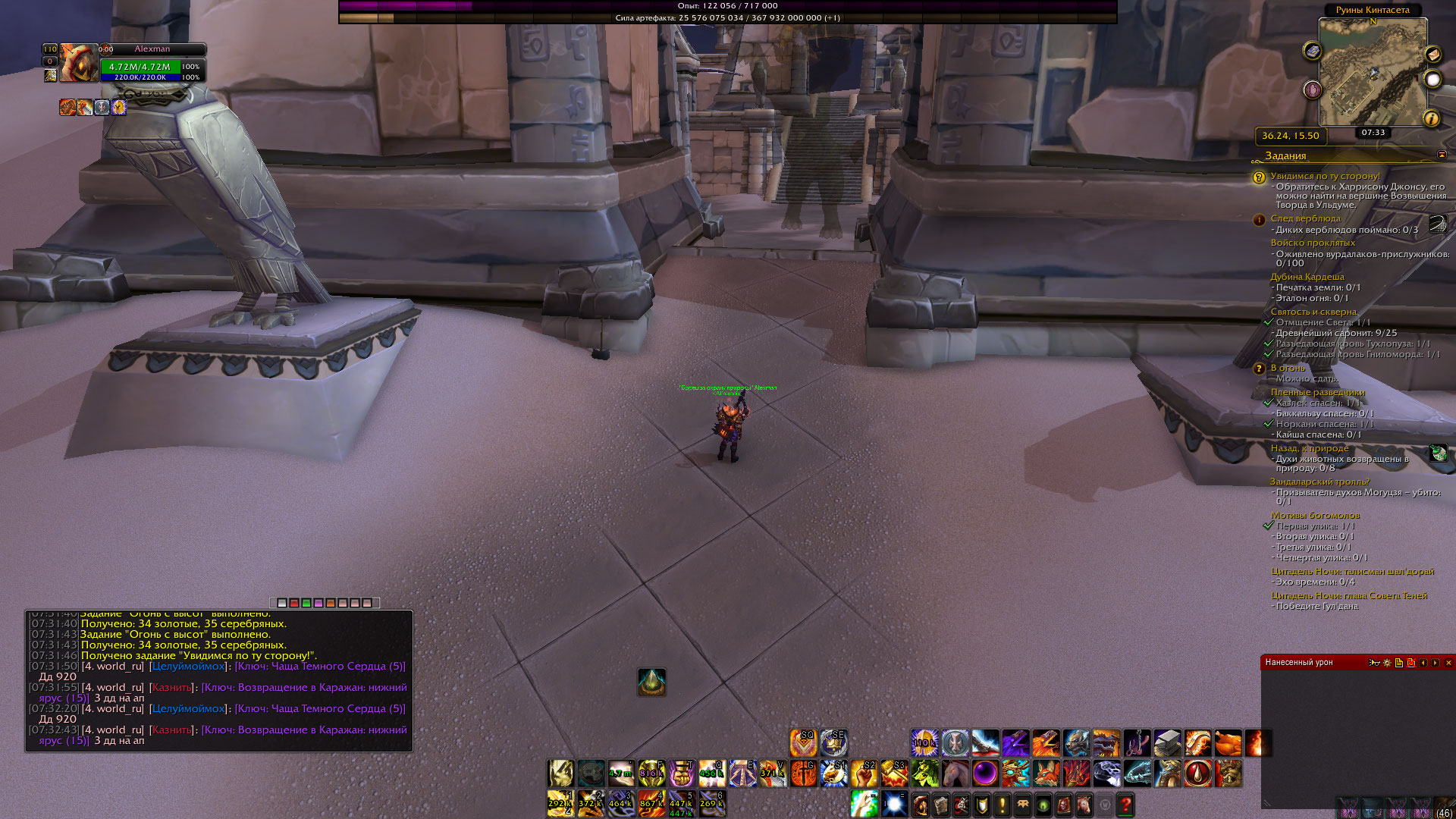This screenshot has width=1456, height=819.
Task: Click the minimap of Руины Кинтасета
Action: pyautogui.click(x=1373, y=72)
